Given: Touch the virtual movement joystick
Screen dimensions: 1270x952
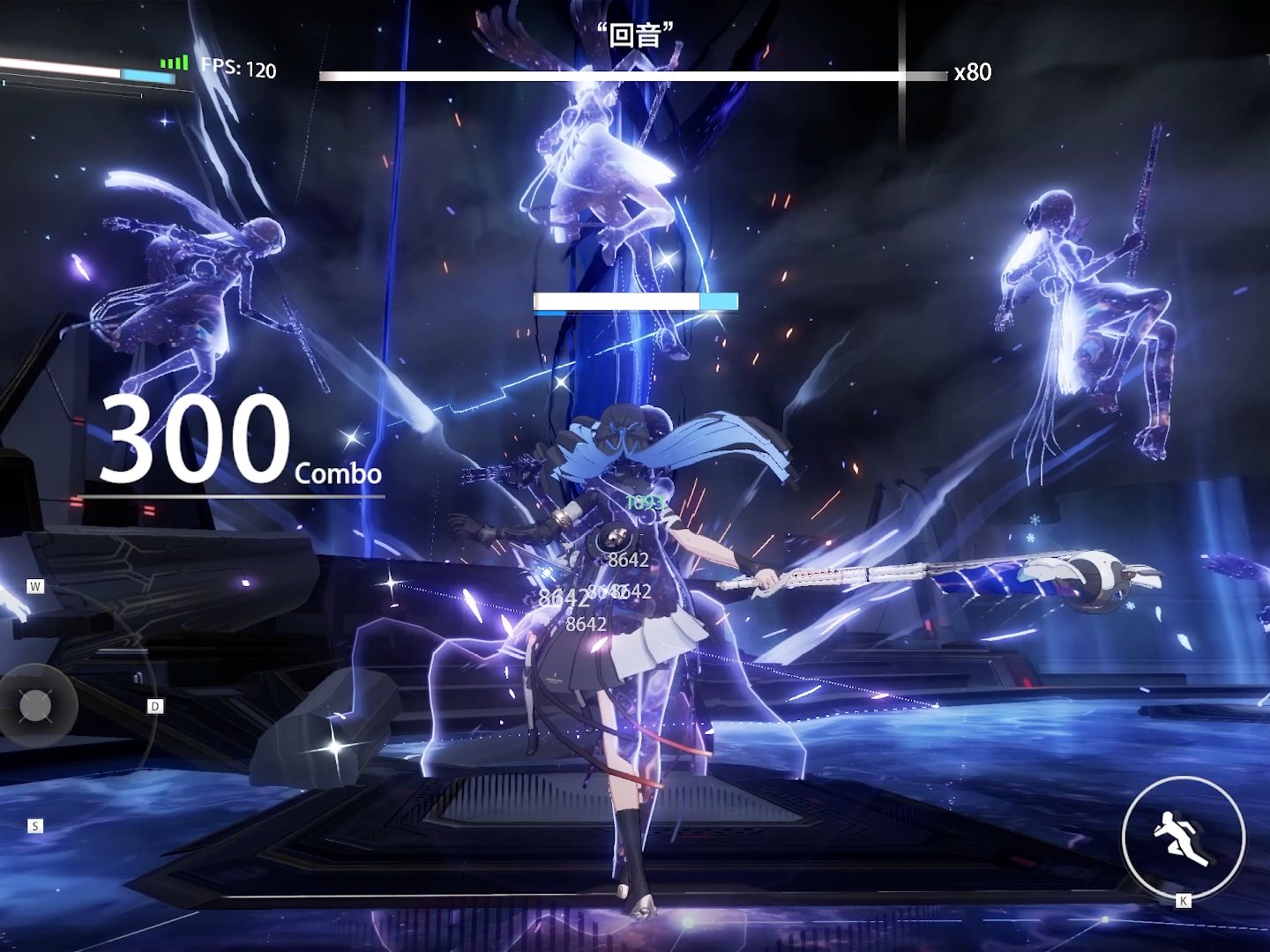Looking at the screenshot, I should tap(36, 705).
